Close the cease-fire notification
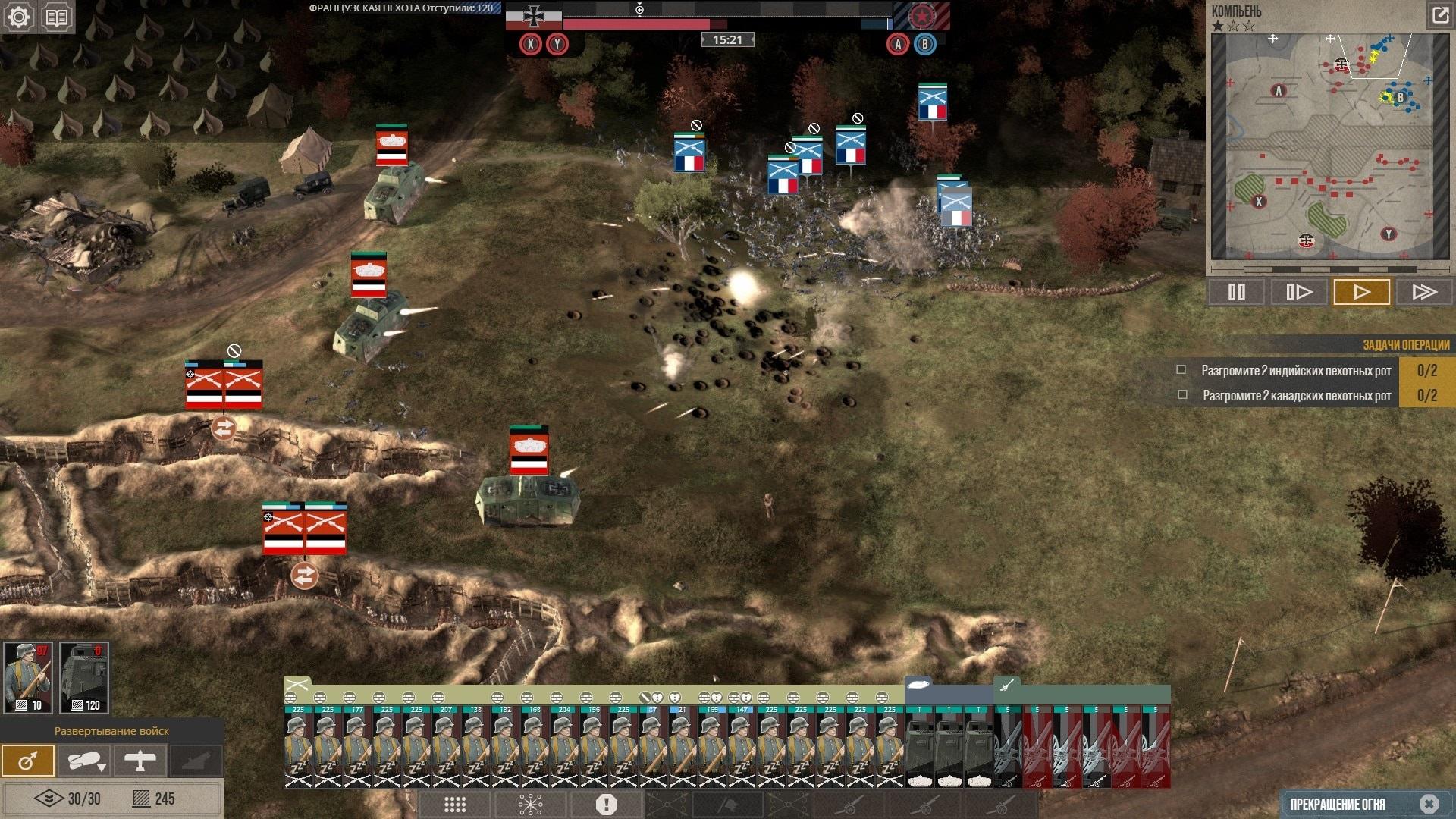The image size is (1456, 819). [x=1429, y=804]
